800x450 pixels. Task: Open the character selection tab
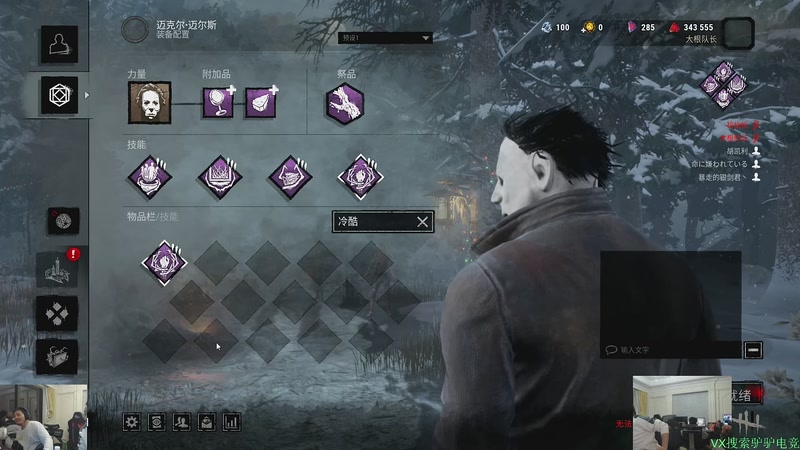pos(57,44)
